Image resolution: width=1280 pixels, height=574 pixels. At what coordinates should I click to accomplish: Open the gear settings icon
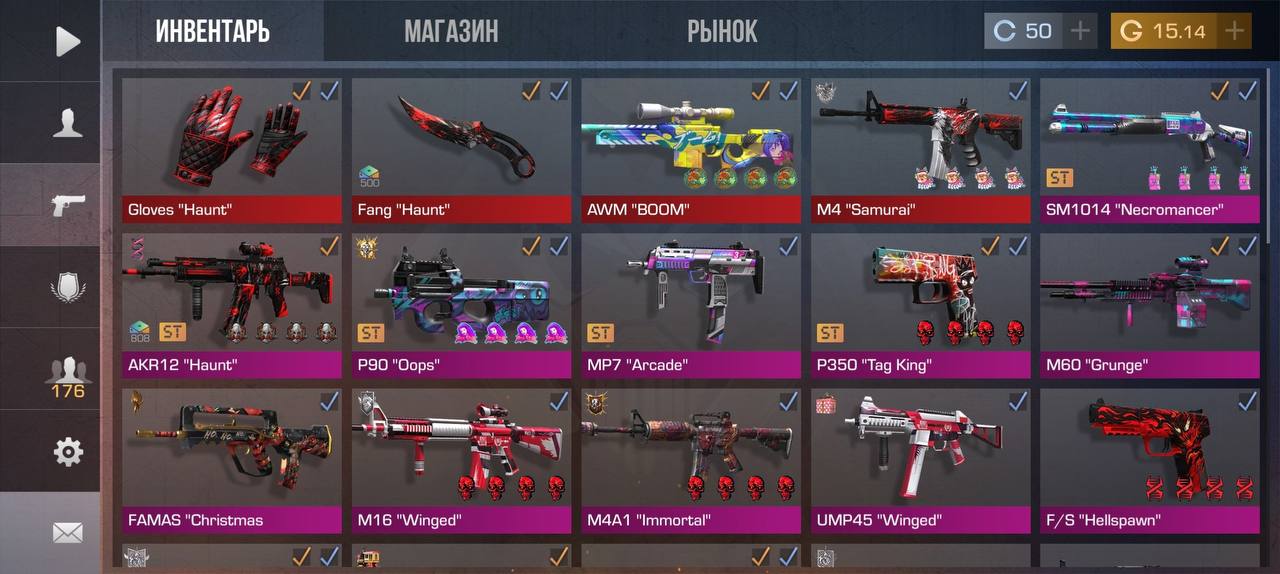click(67, 452)
